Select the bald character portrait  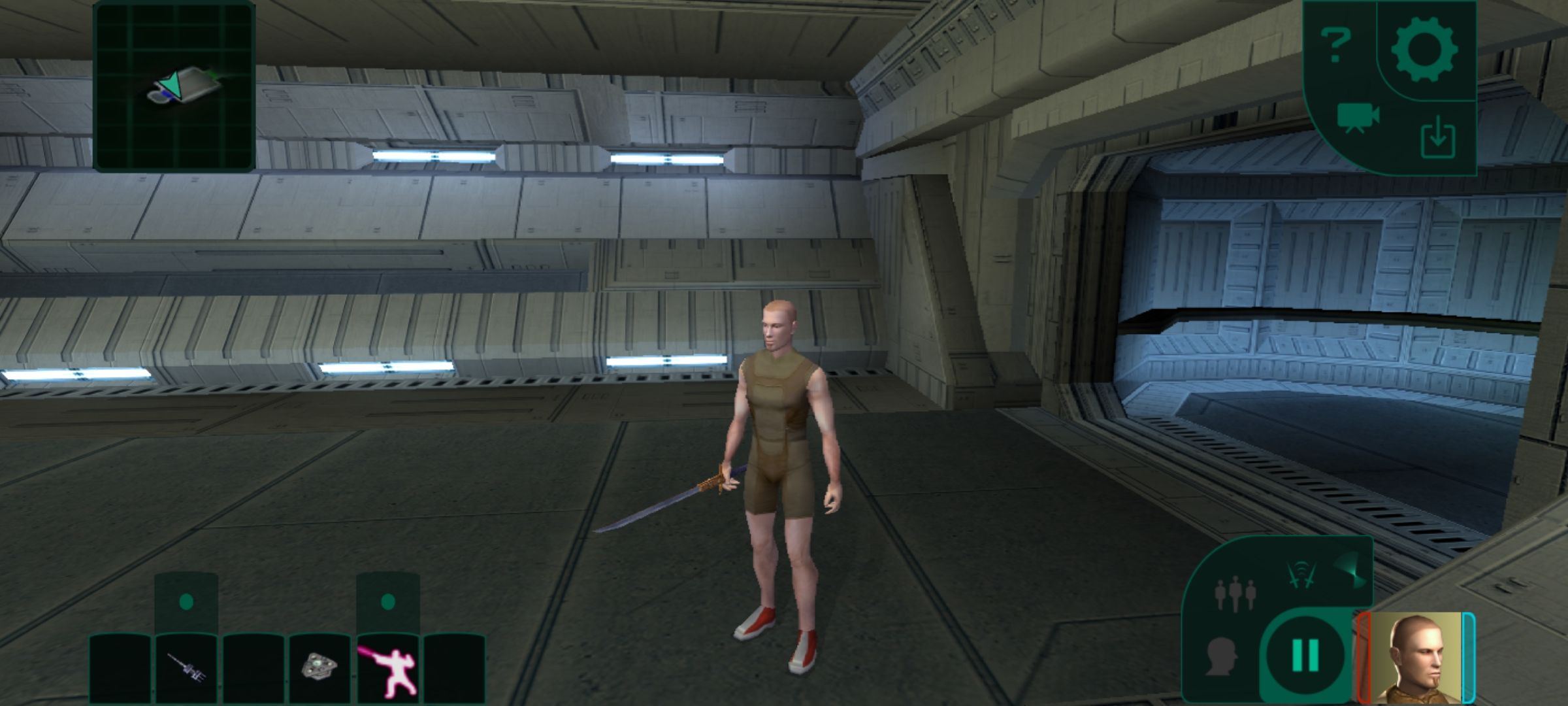point(1416,657)
